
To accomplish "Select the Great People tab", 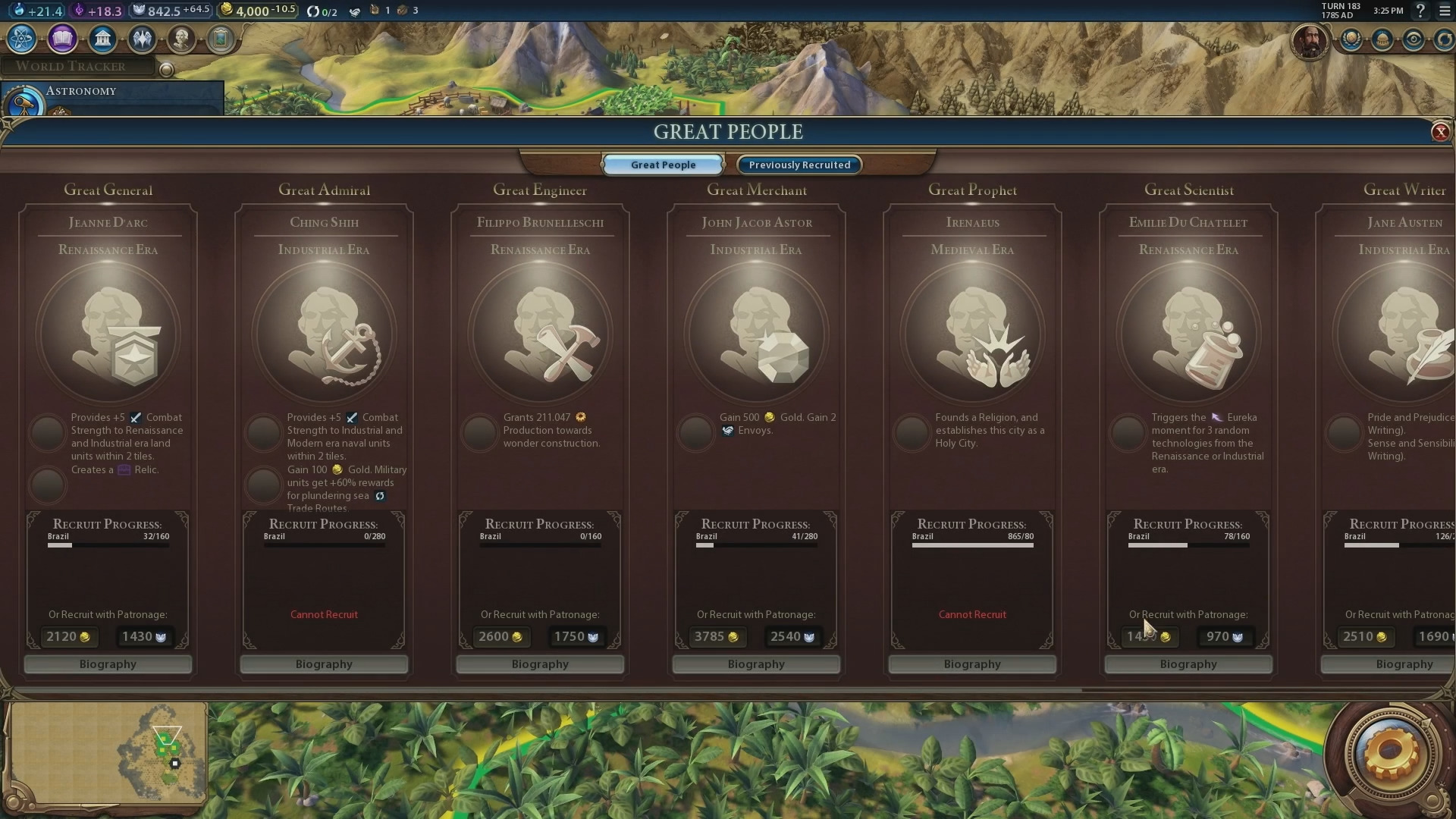I will click(x=663, y=165).
